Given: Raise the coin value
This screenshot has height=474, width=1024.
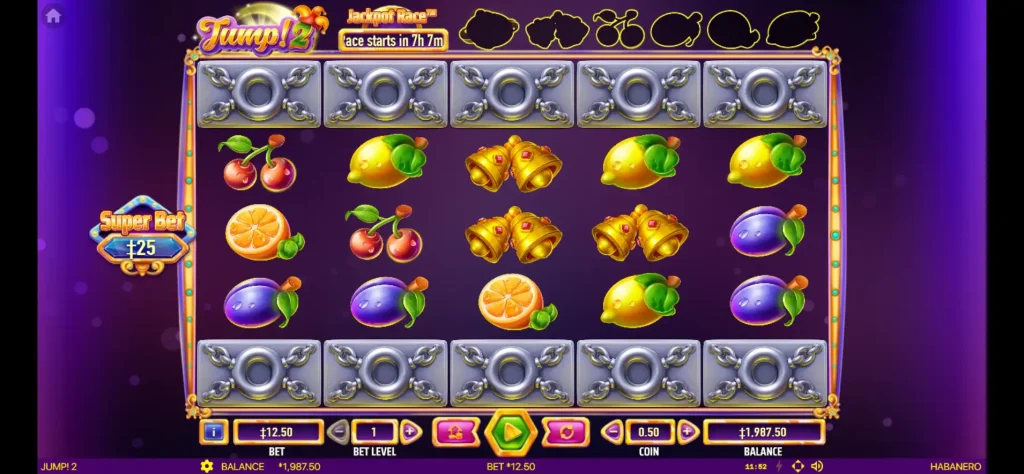Looking at the screenshot, I should 687,432.
